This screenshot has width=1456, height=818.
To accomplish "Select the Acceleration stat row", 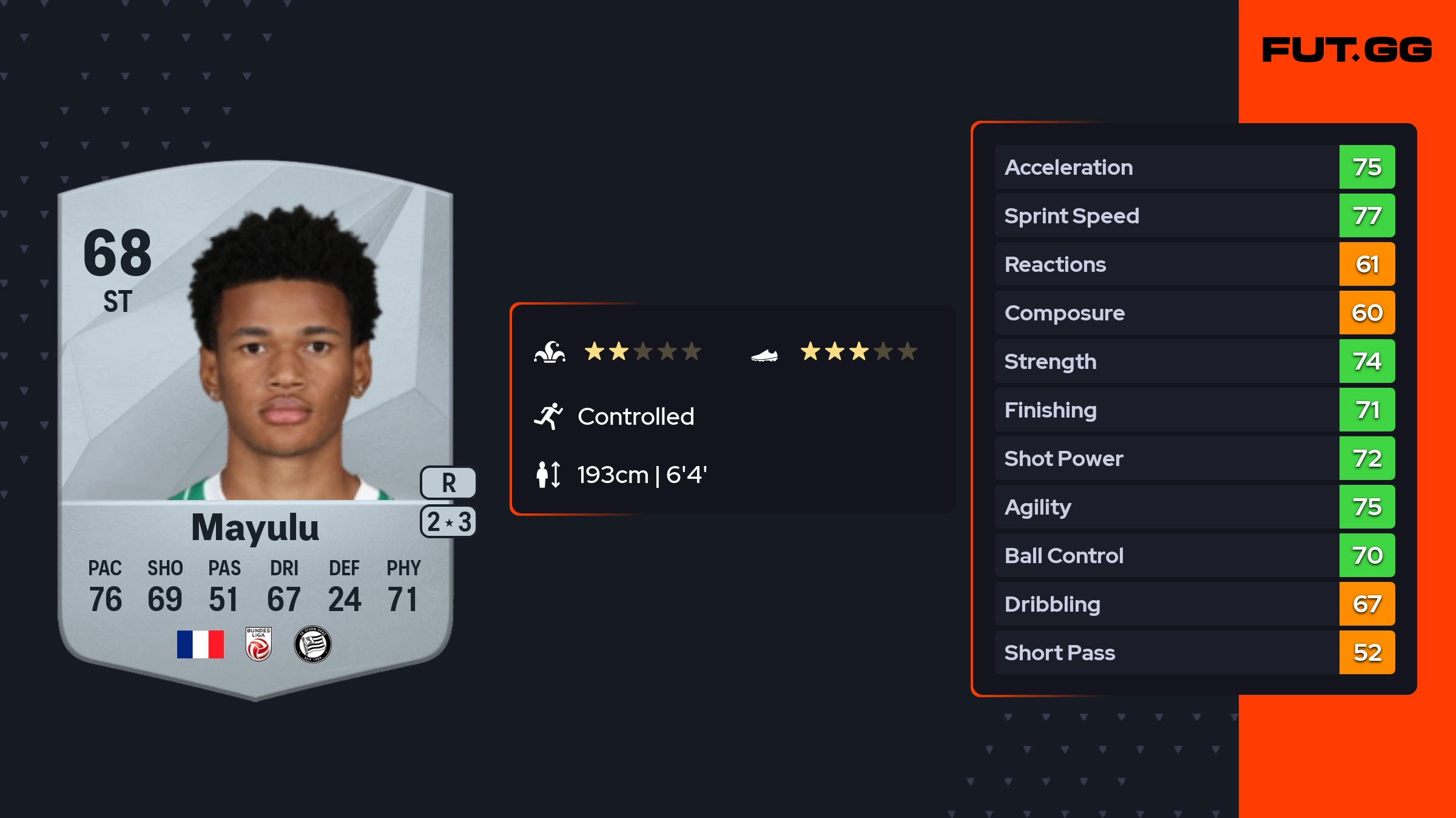I will [1194, 167].
